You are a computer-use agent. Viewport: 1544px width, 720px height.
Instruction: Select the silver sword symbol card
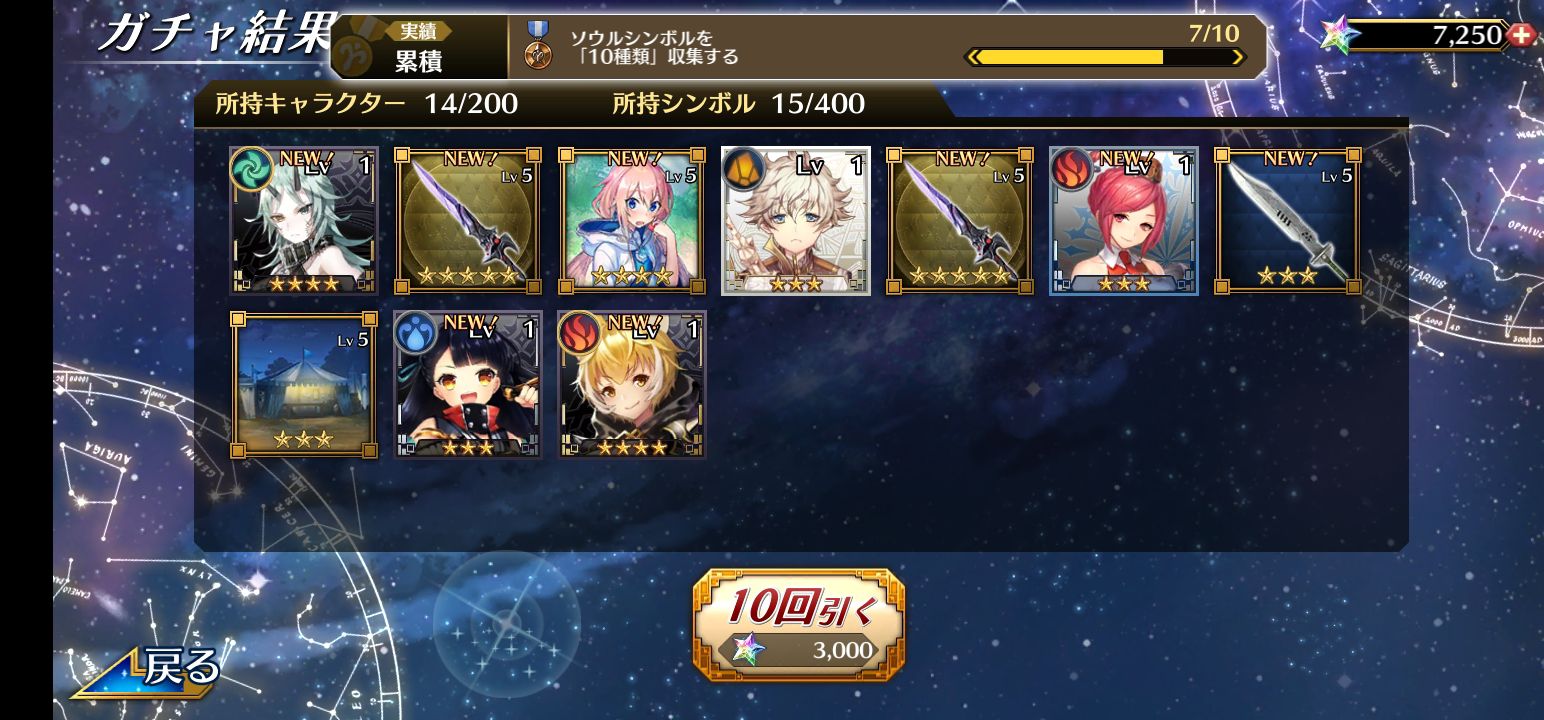click(1288, 221)
